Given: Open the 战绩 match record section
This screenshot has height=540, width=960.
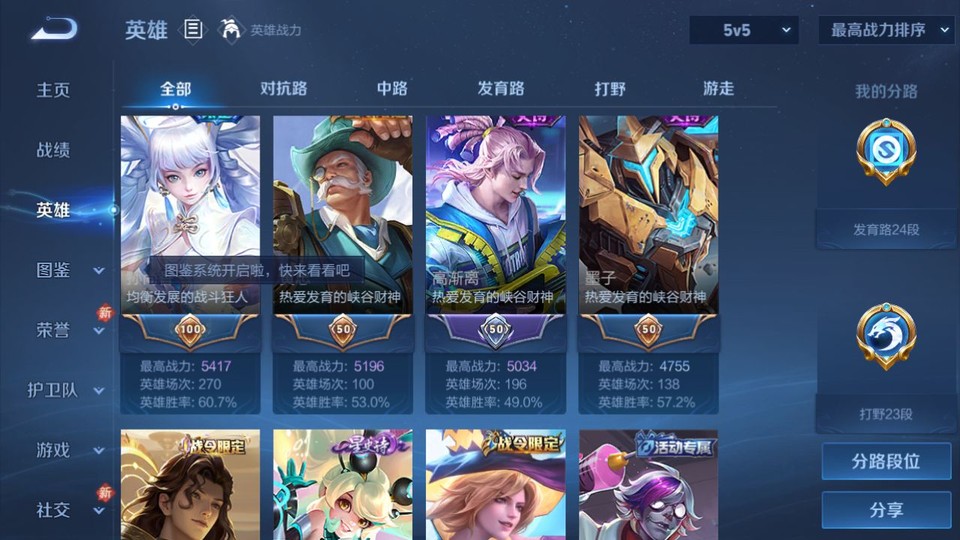Looking at the screenshot, I should point(54,150).
